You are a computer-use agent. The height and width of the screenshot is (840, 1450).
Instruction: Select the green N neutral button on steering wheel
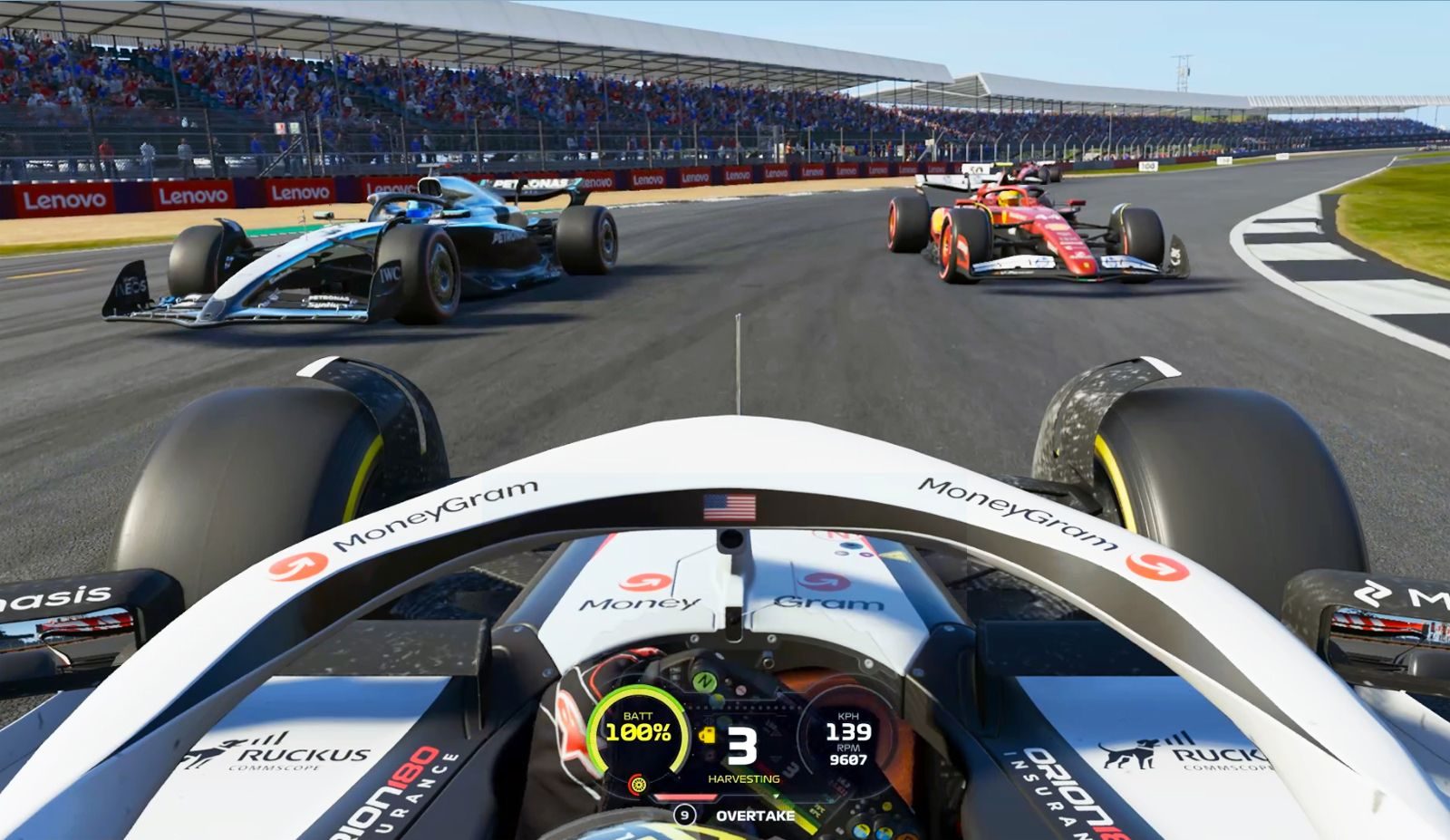704,681
